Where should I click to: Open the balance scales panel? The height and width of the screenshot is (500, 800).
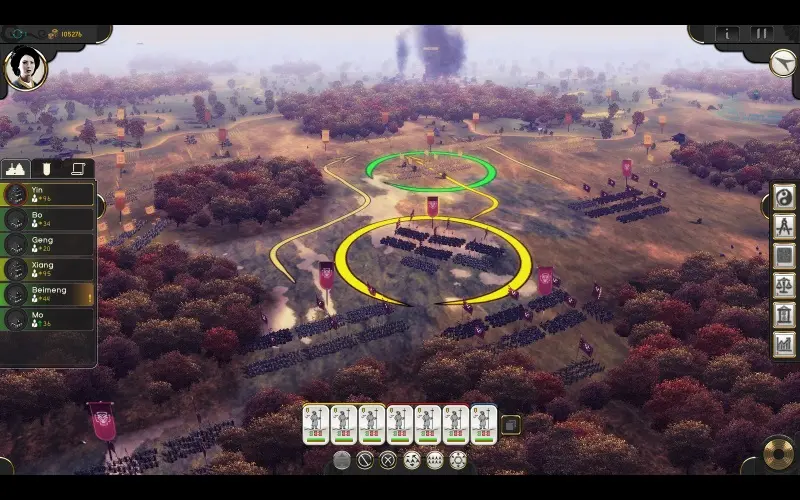784,285
